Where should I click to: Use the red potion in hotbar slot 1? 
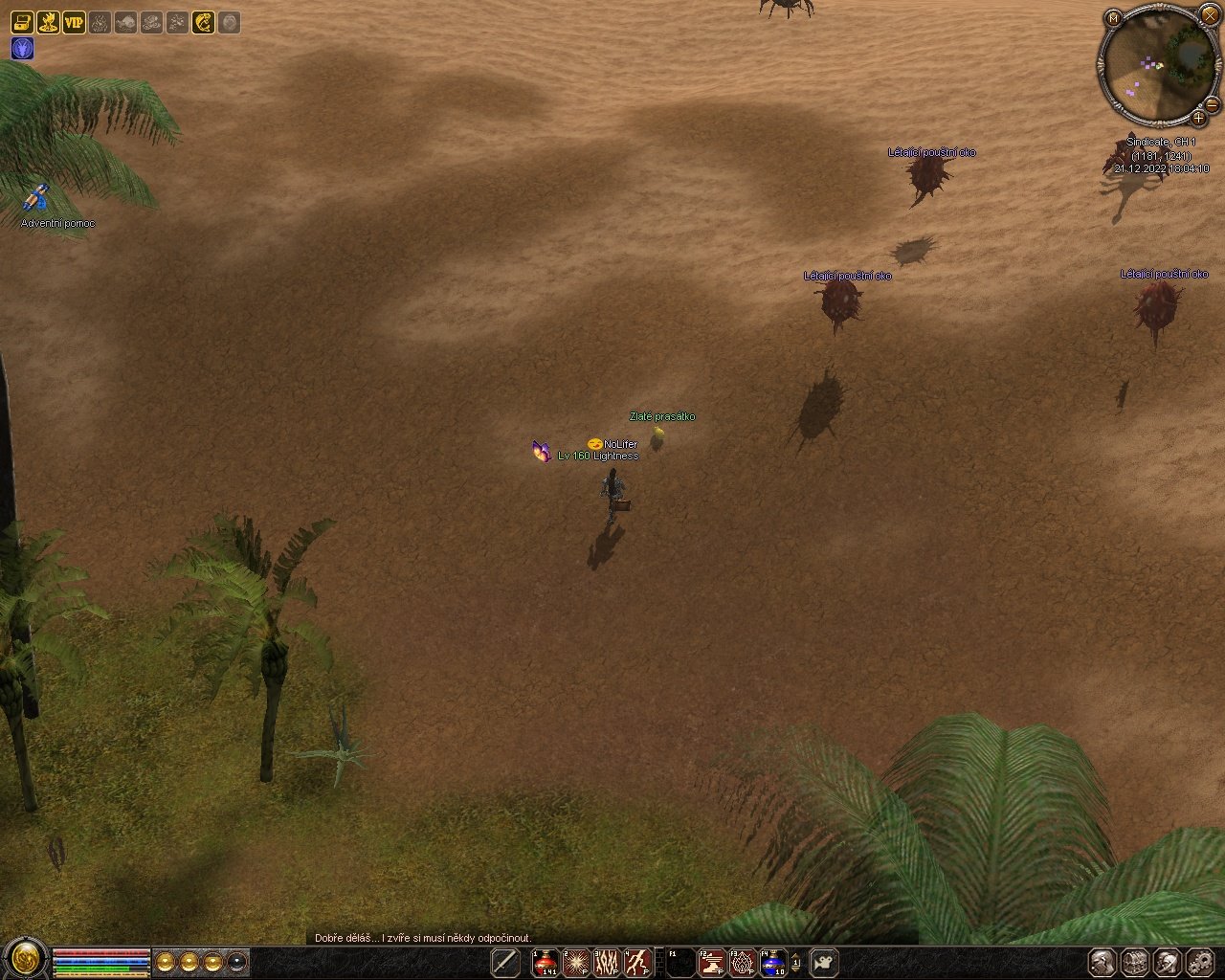coord(546,962)
